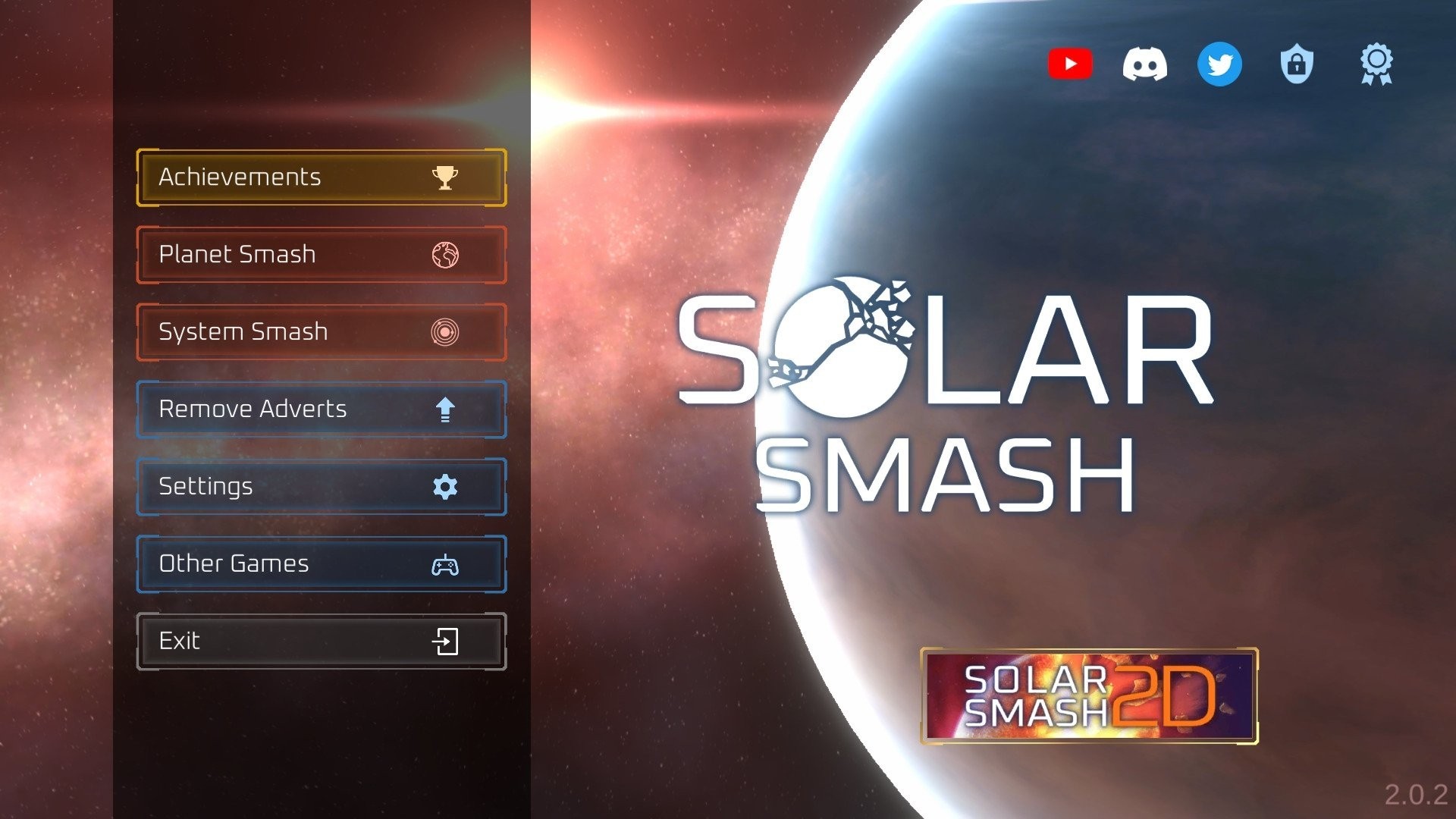1456x819 pixels.
Task: Start a Planet Smash game
Action: 288,255
